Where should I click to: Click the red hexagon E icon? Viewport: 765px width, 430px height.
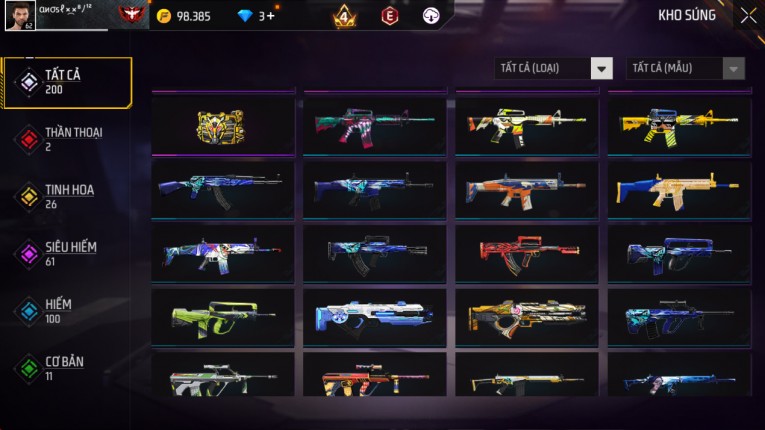tap(389, 16)
